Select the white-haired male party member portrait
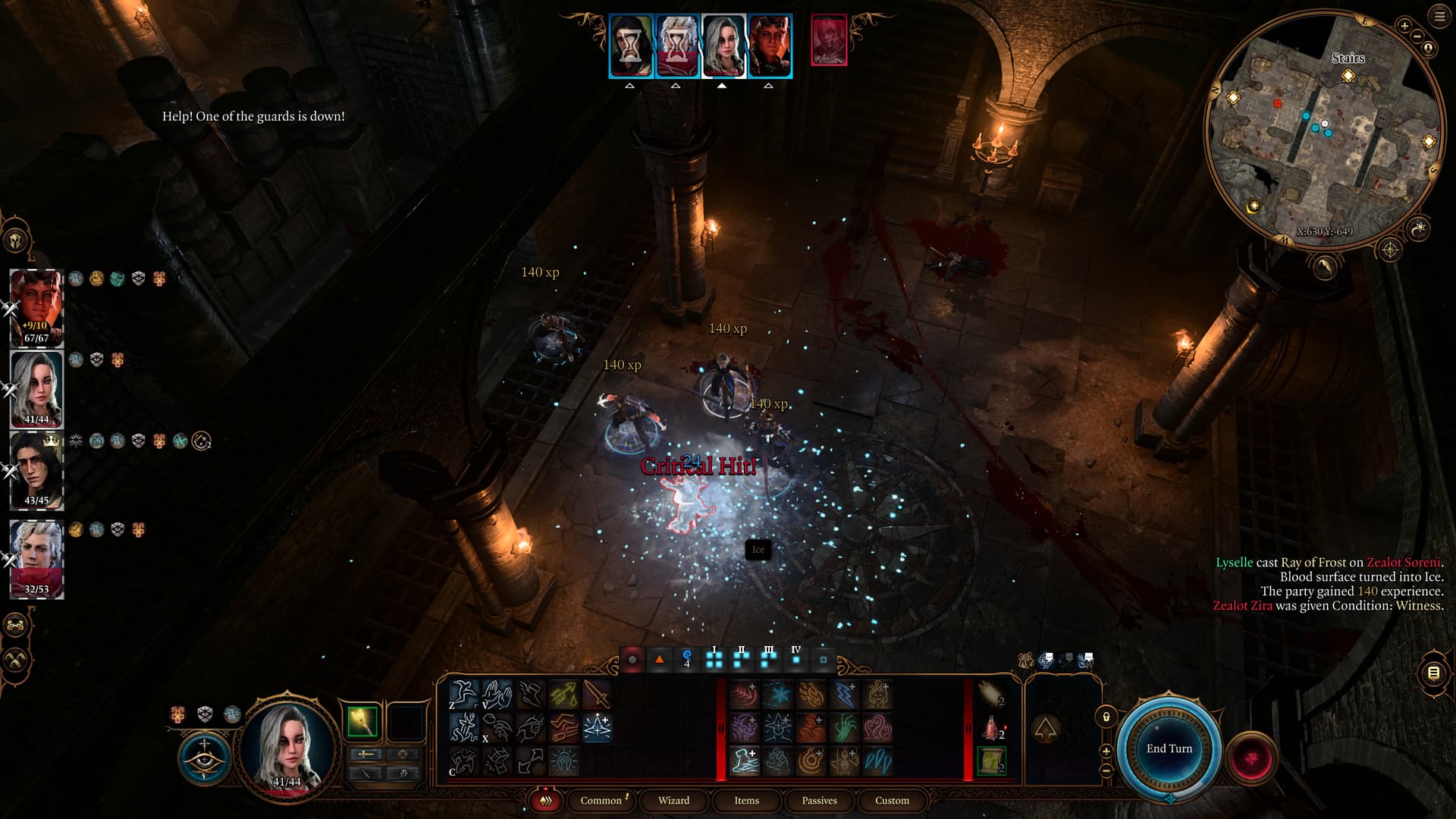1456x819 pixels. [36, 557]
